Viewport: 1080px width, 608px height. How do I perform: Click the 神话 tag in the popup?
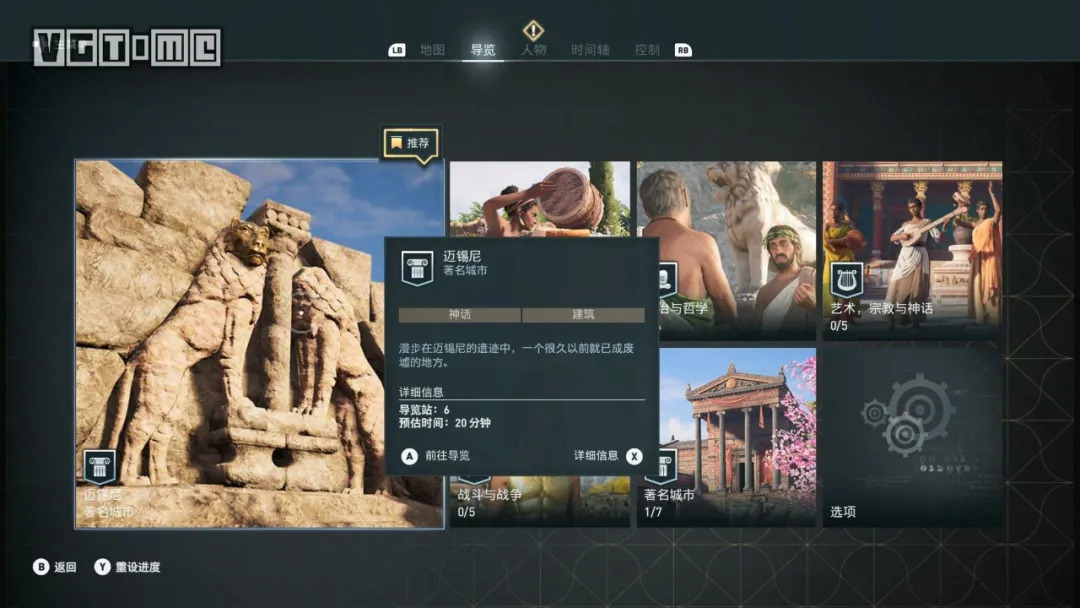[459, 315]
